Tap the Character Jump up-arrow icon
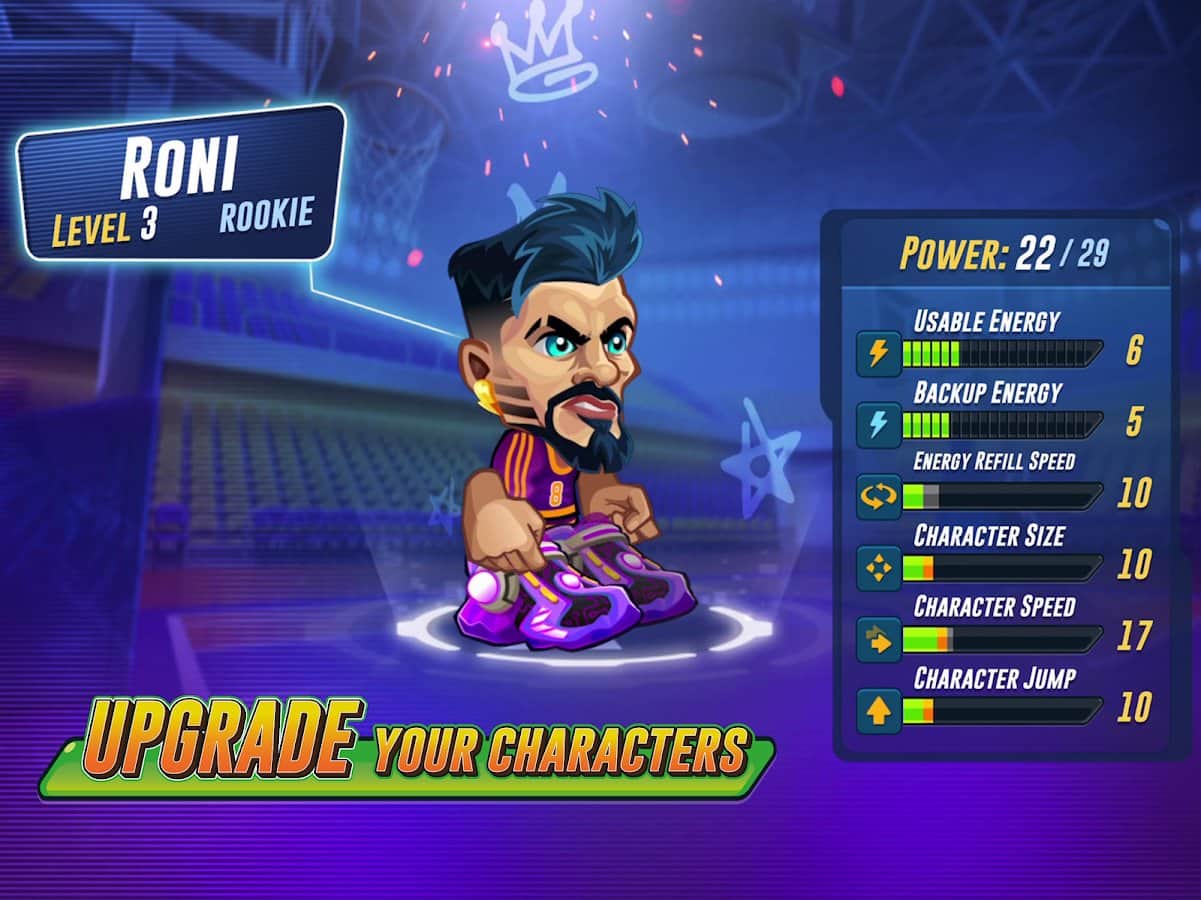Viewport: 1201px width, 900px height. pos(879,711)
